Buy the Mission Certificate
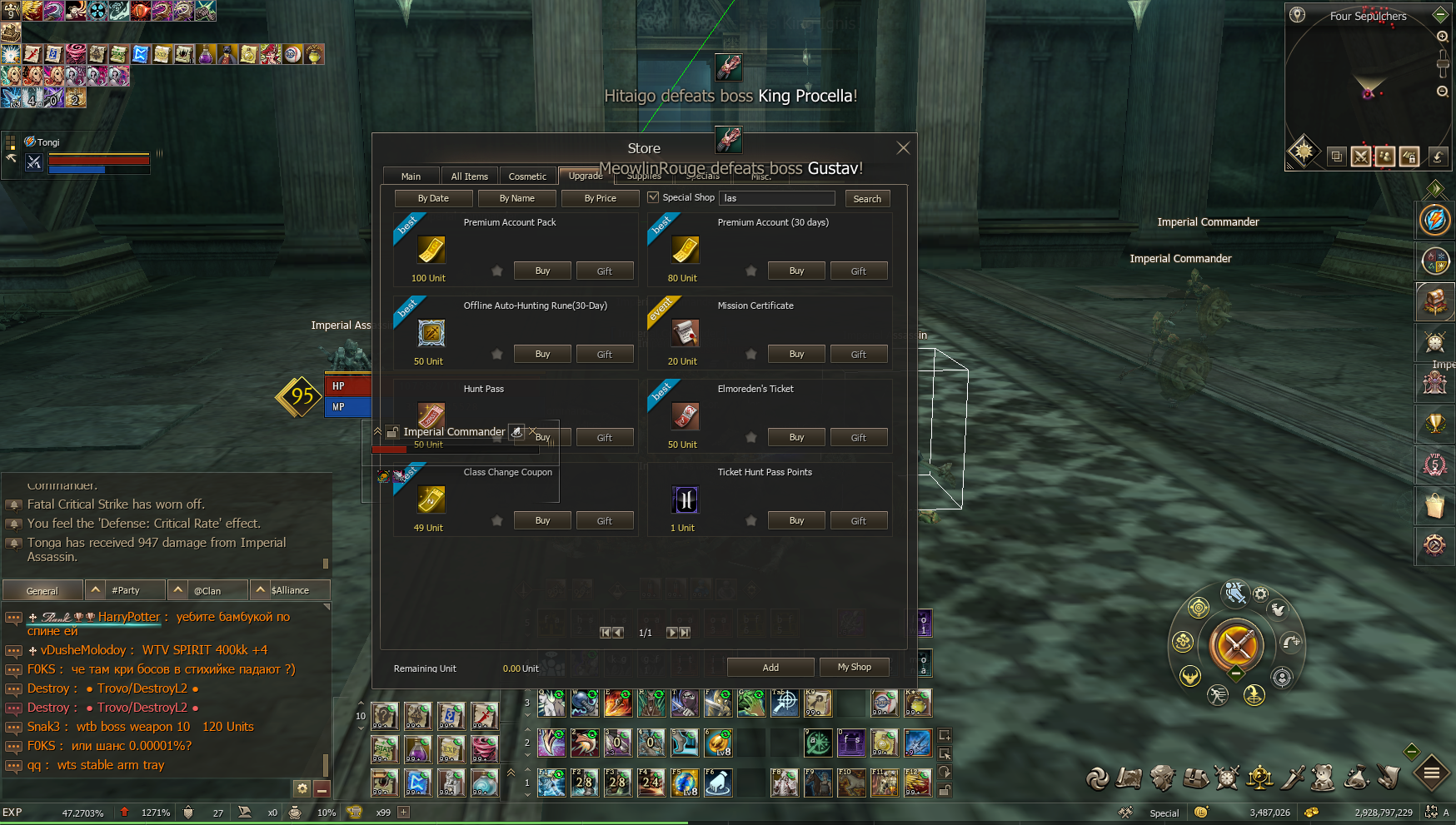This screenshot has height=825, width=1456. (796, 354)
